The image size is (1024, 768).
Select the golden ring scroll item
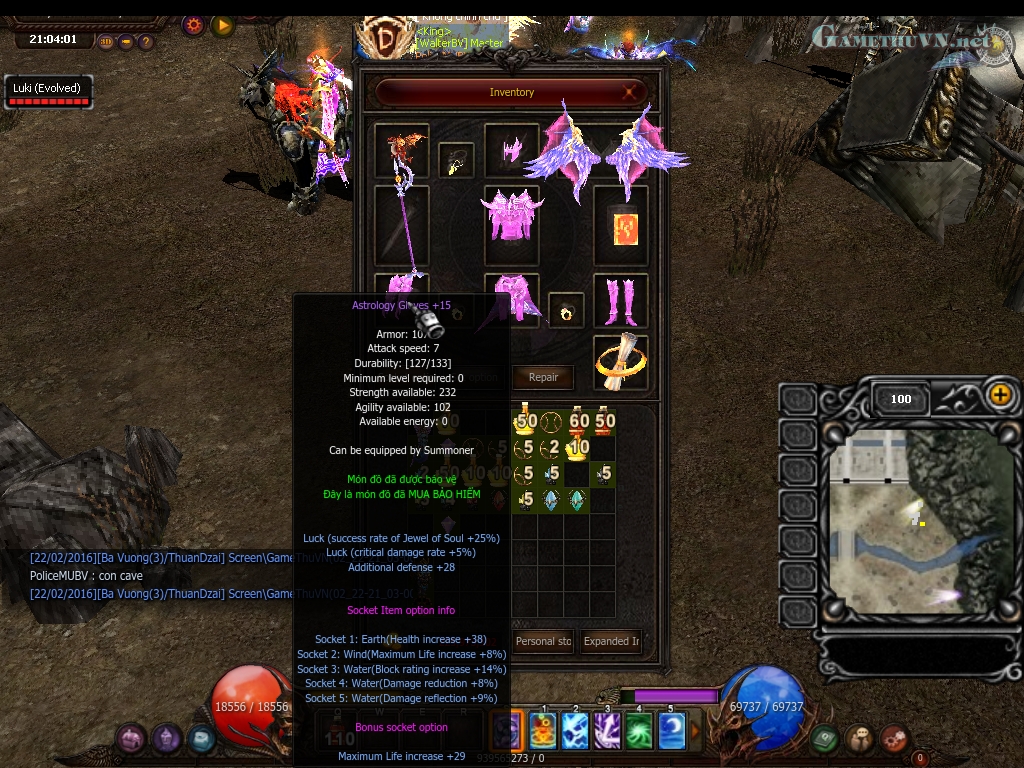(x=620, y=361)
